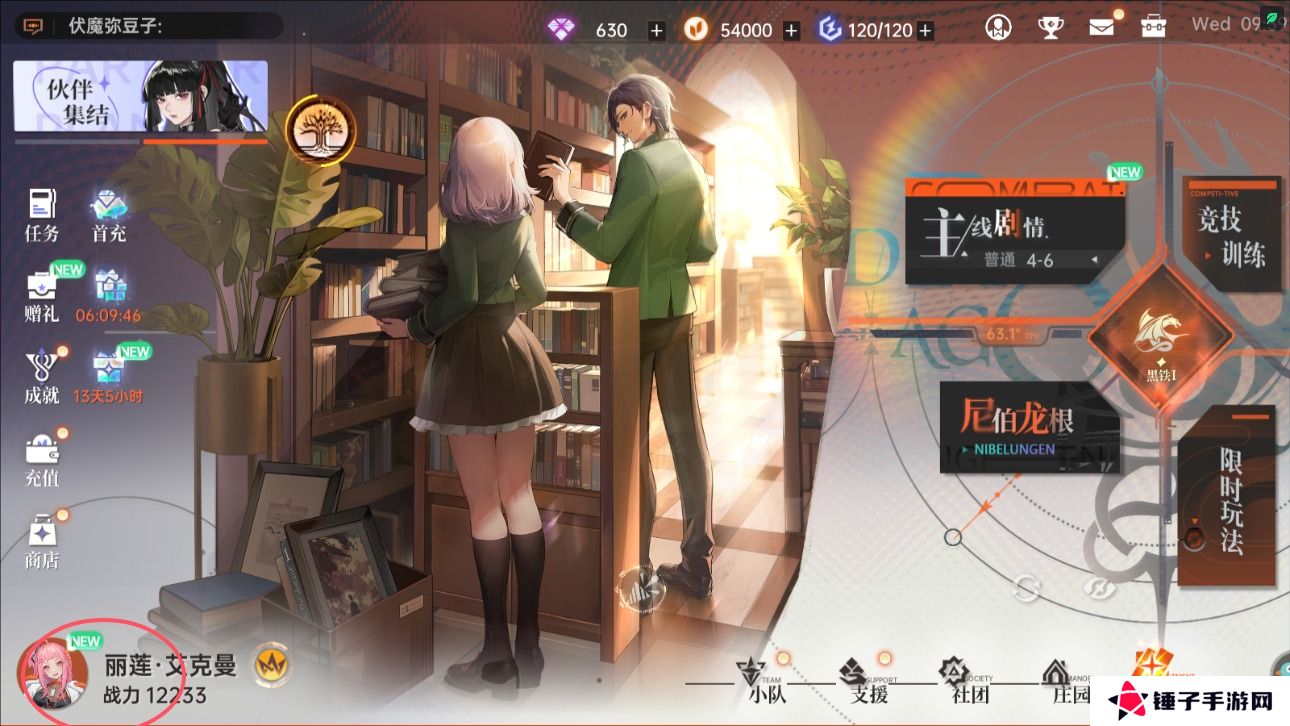This screenshot has height=726, width=1290.
Task: Add more purple diamonds with plus button
Action: (x=656, y=30)
